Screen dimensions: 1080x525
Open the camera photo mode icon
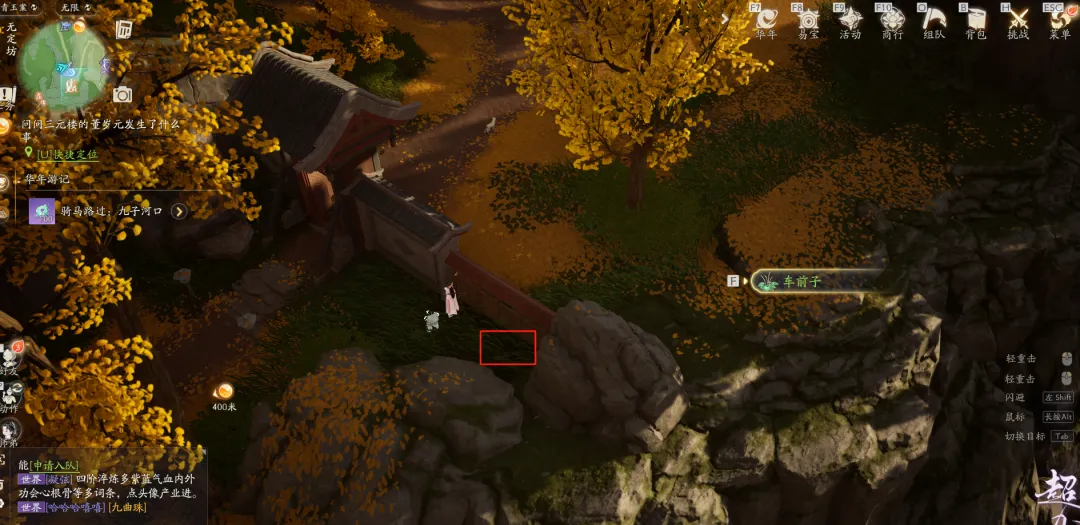coord(122,94)
